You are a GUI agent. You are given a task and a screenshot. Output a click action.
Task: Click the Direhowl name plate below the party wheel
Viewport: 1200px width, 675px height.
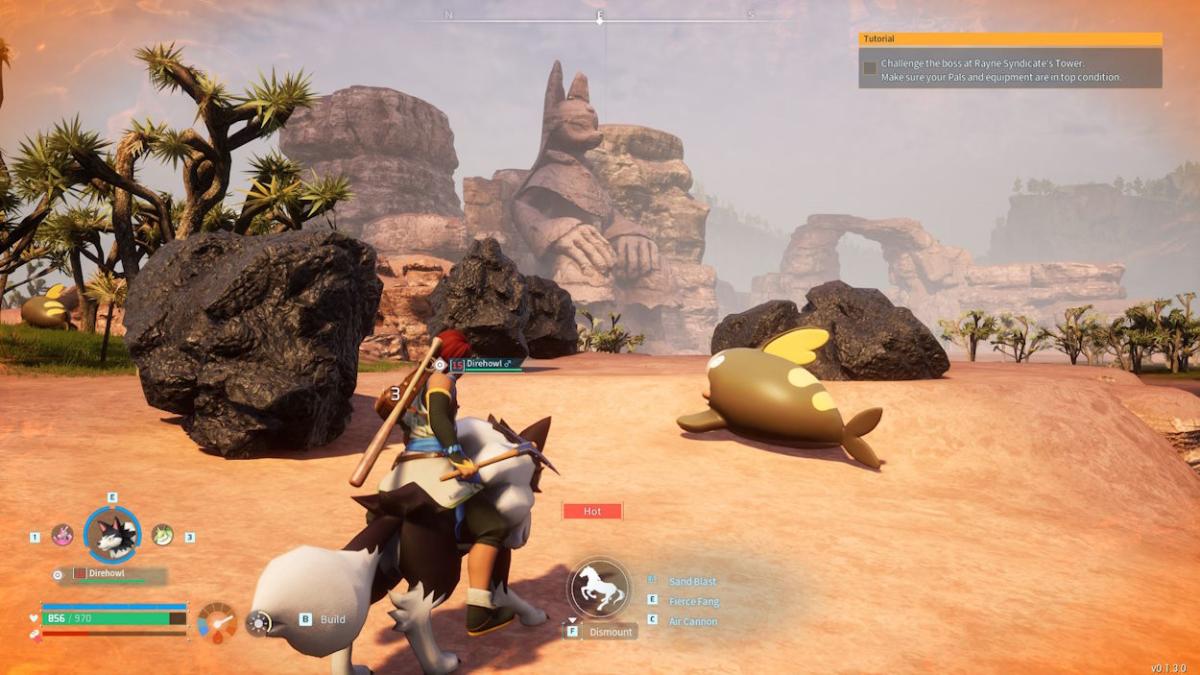112,576
